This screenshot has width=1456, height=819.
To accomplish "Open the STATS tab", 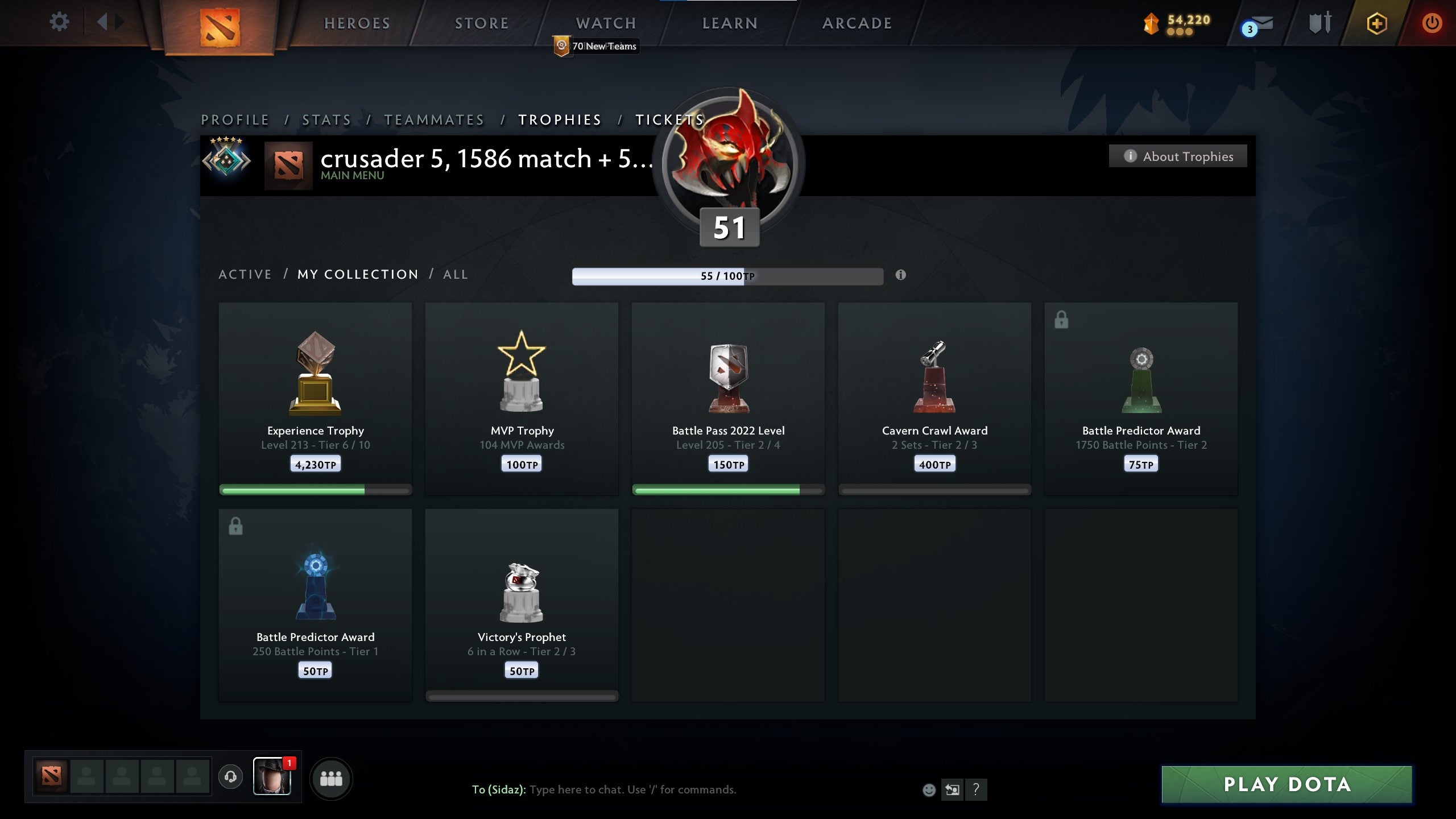I will point(326,120).
